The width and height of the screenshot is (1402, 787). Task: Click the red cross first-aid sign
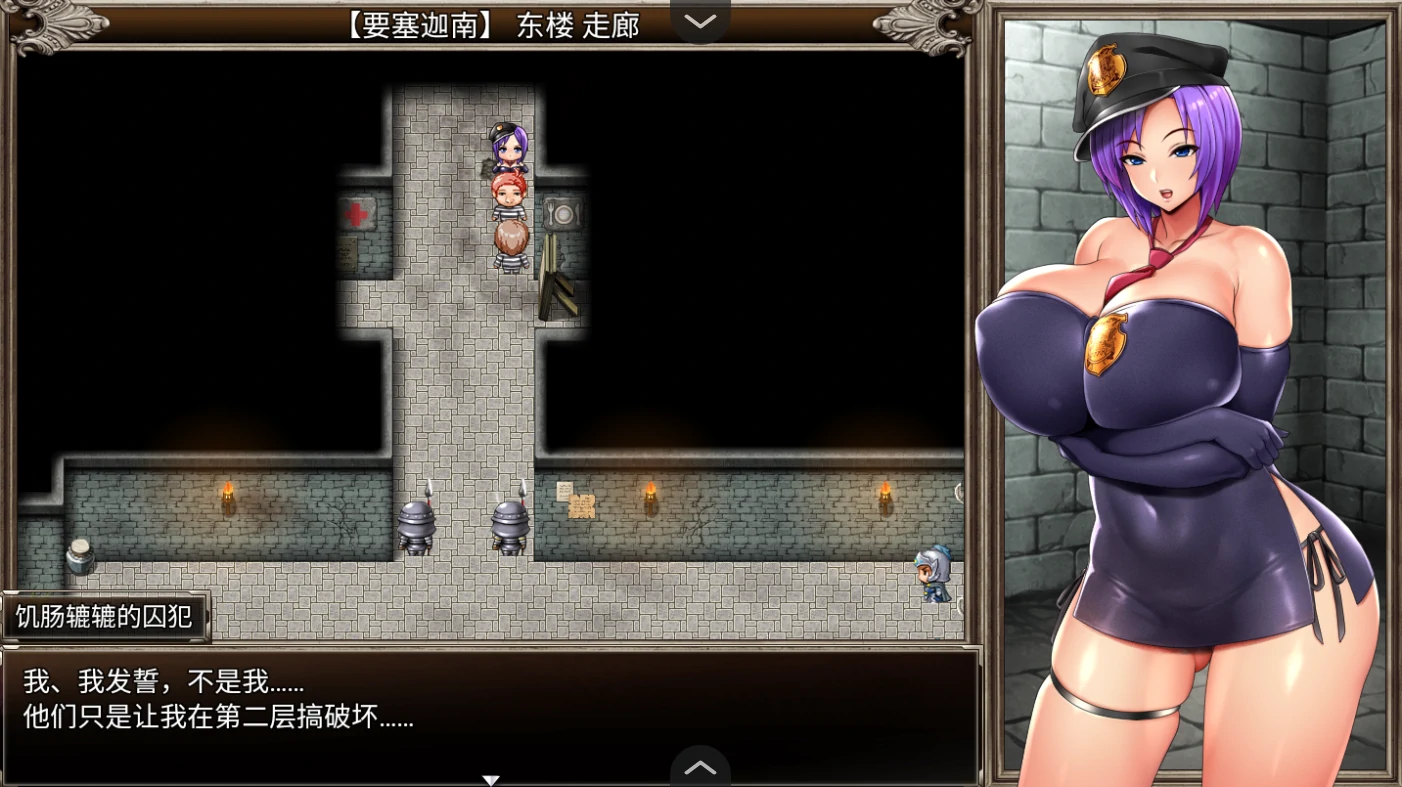tap(357, 213)
